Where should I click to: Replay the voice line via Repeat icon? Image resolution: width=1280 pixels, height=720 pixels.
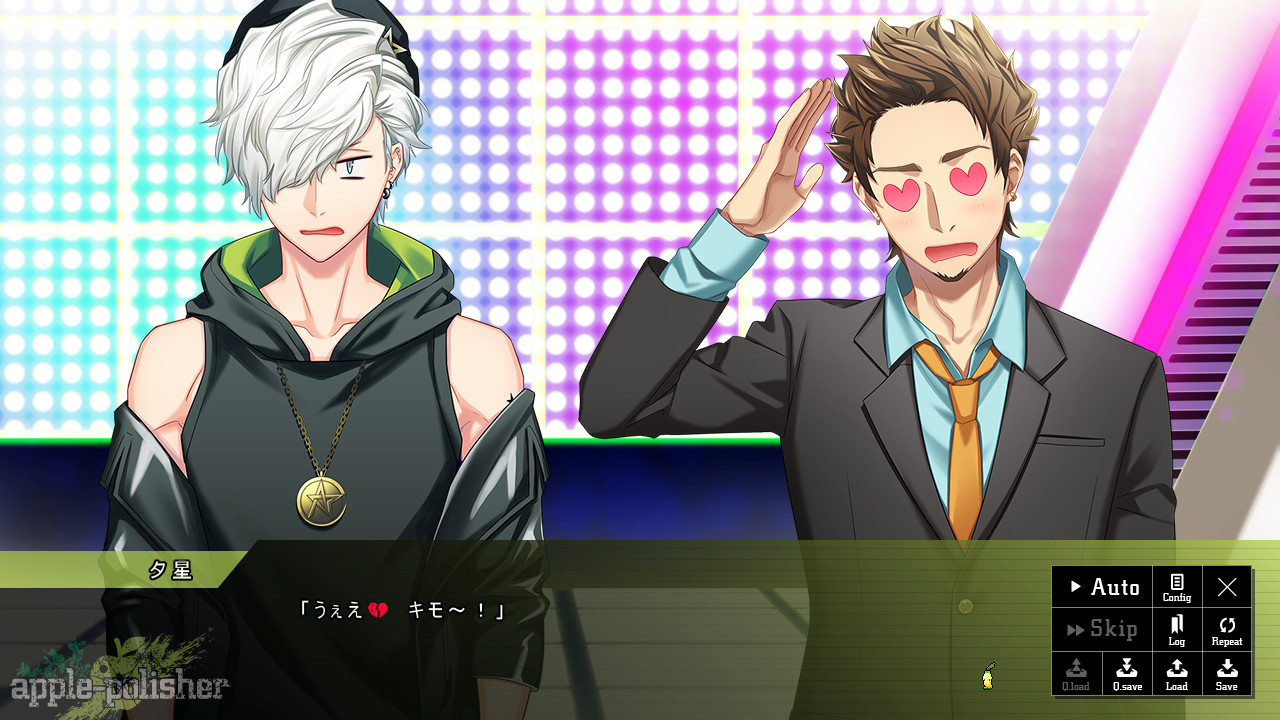(1227, 629)
